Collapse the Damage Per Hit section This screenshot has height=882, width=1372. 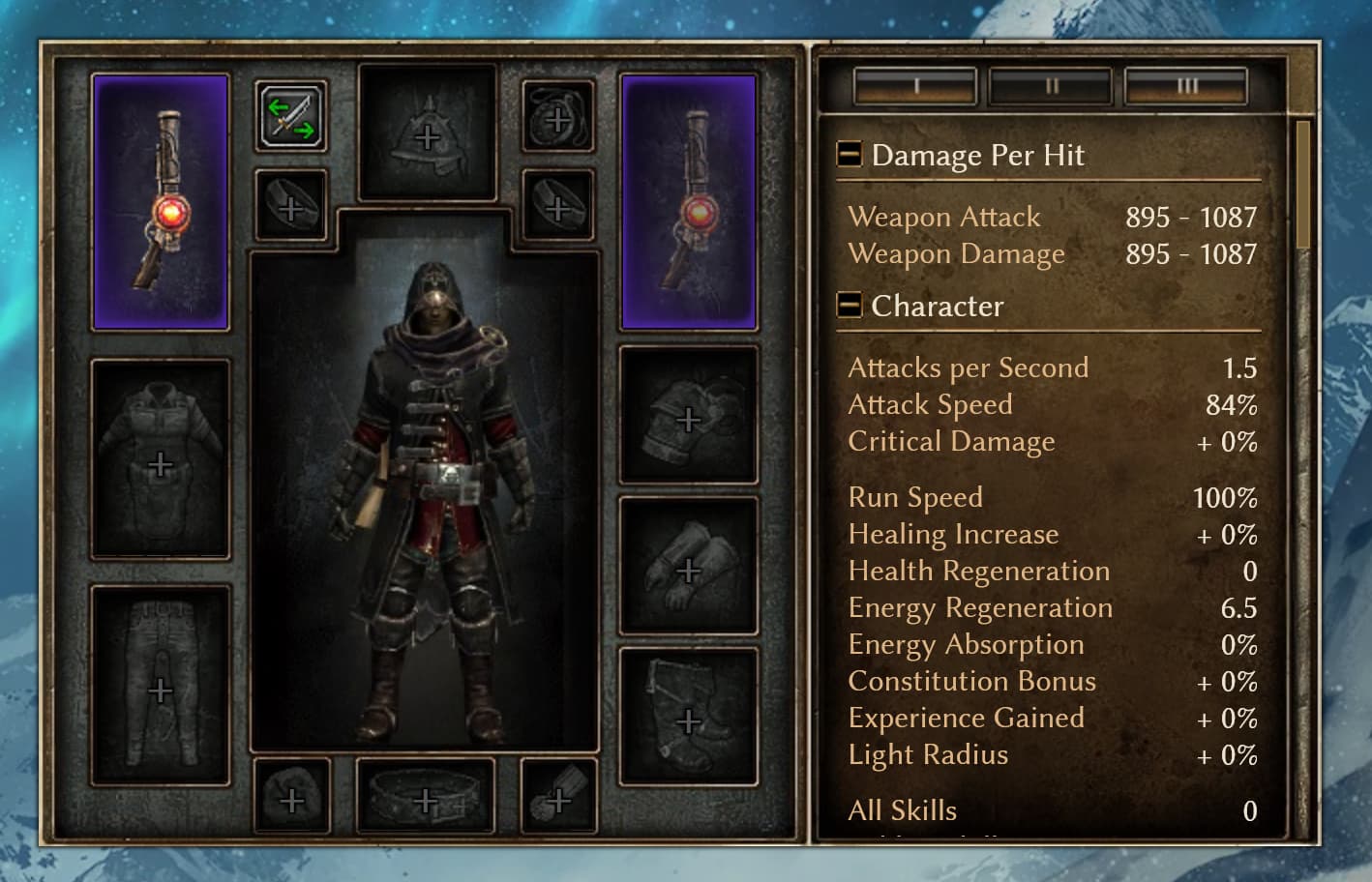(x=849, y=154)
